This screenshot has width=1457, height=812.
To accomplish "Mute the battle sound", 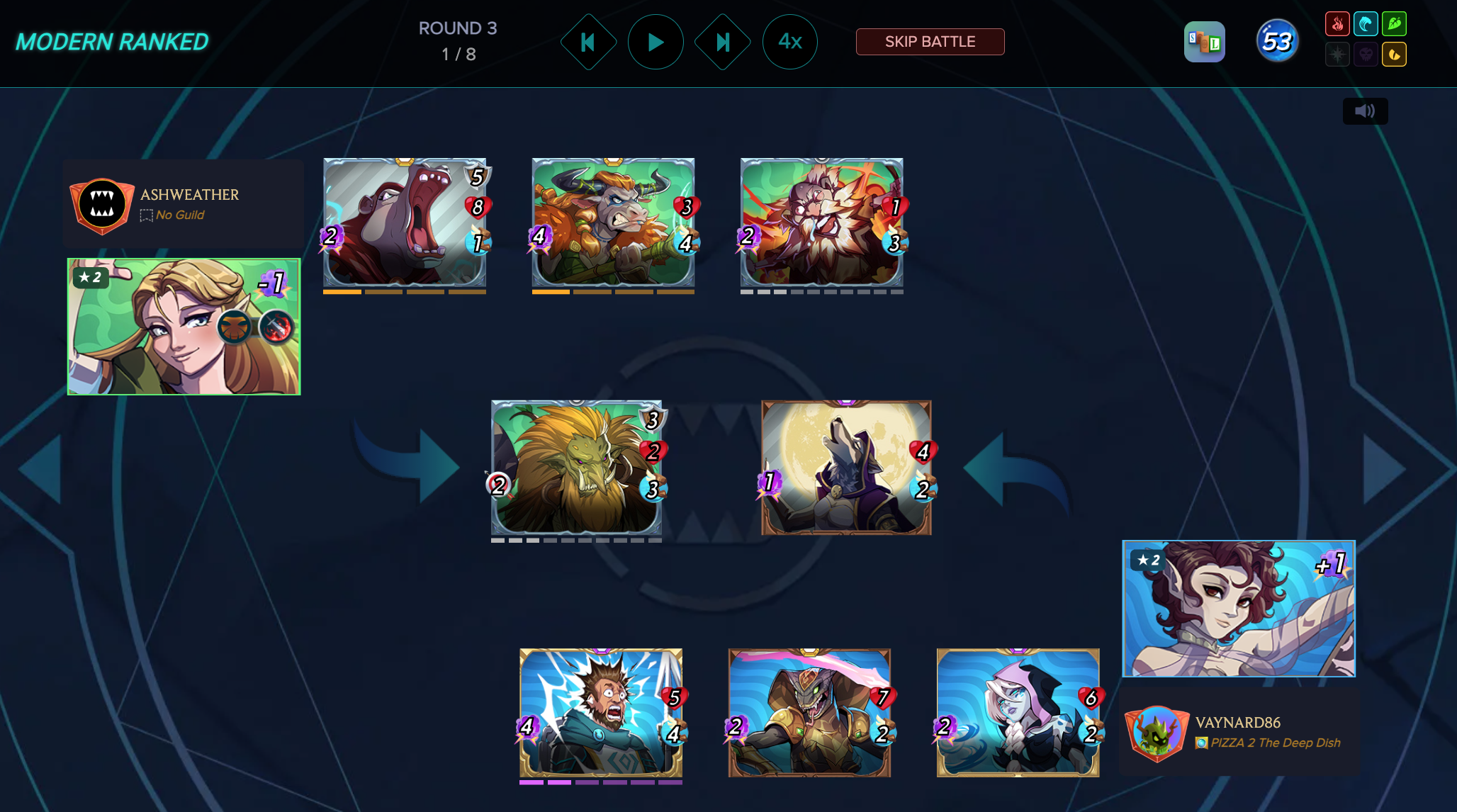I will (1365, 111).
